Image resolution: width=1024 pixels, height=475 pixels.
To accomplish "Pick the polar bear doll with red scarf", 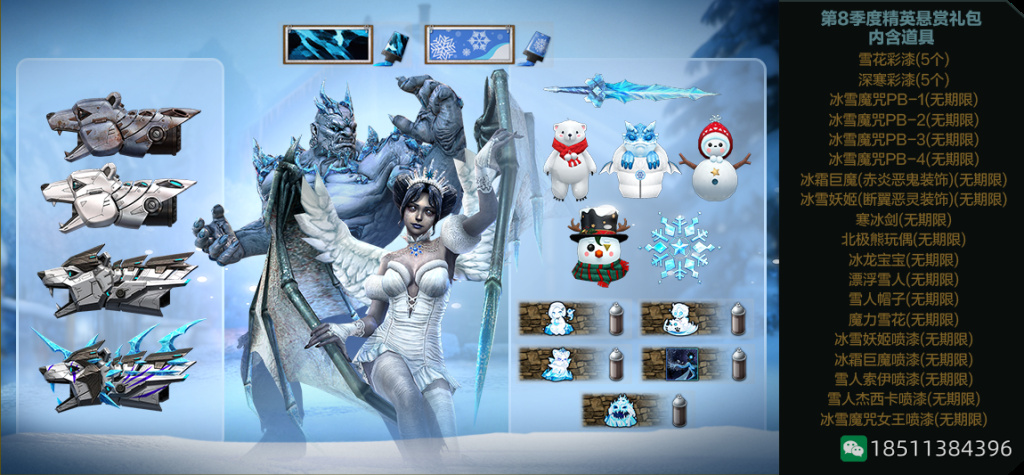I will (x=571, y=160).
